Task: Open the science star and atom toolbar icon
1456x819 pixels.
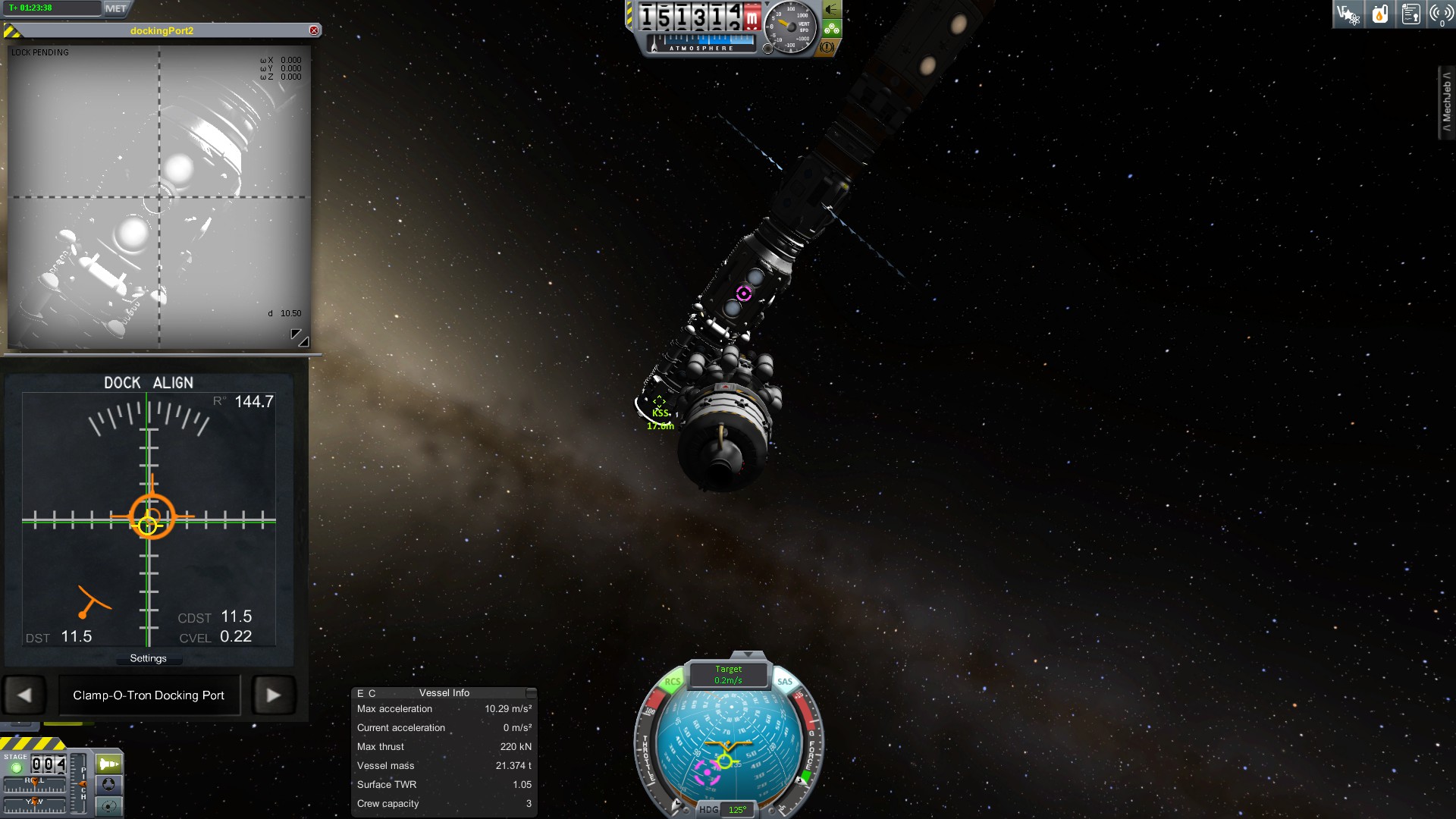Action: [x=1348, y=14]
